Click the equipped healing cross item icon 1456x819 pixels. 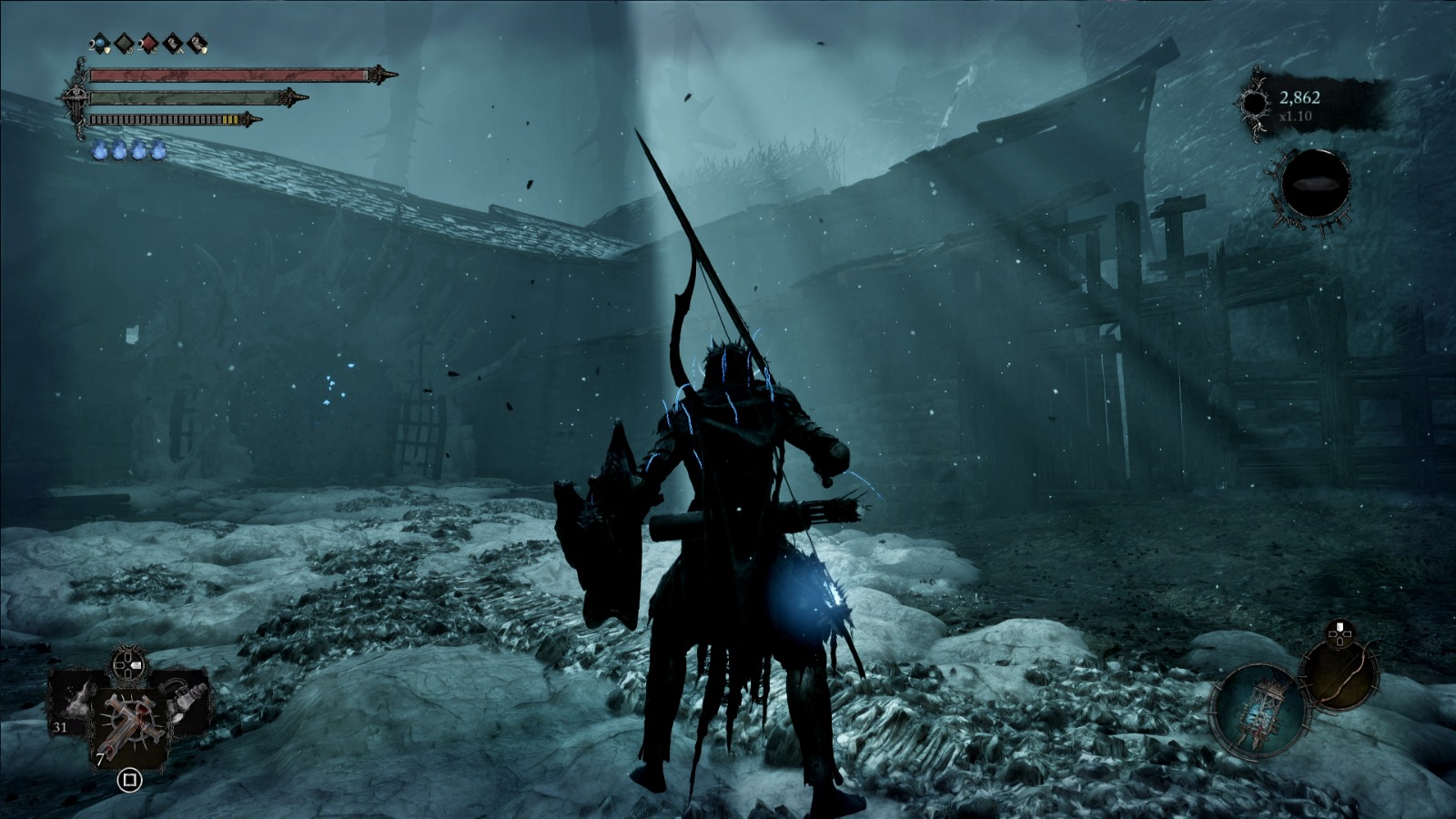click(130, 723)
